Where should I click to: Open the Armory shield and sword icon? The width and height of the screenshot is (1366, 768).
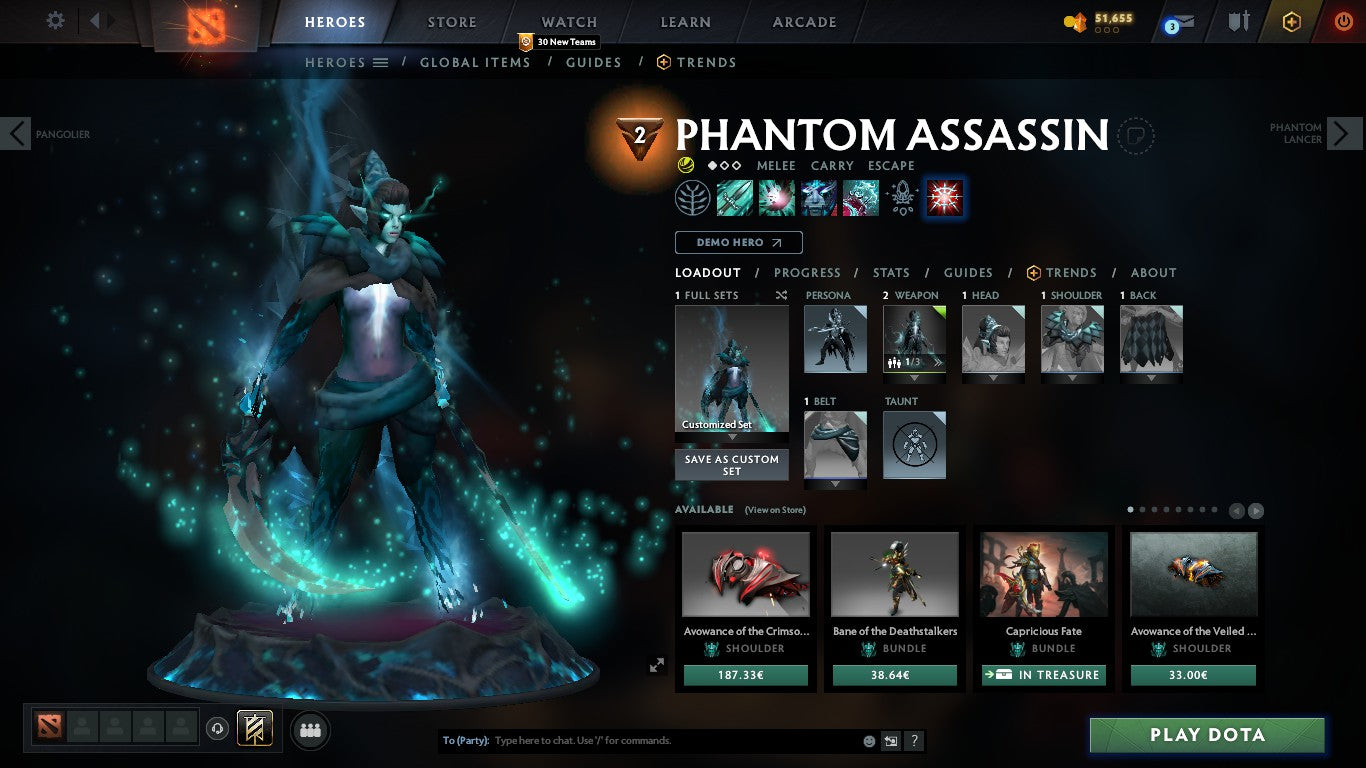pyautogui.click(x=1238, y=22)
